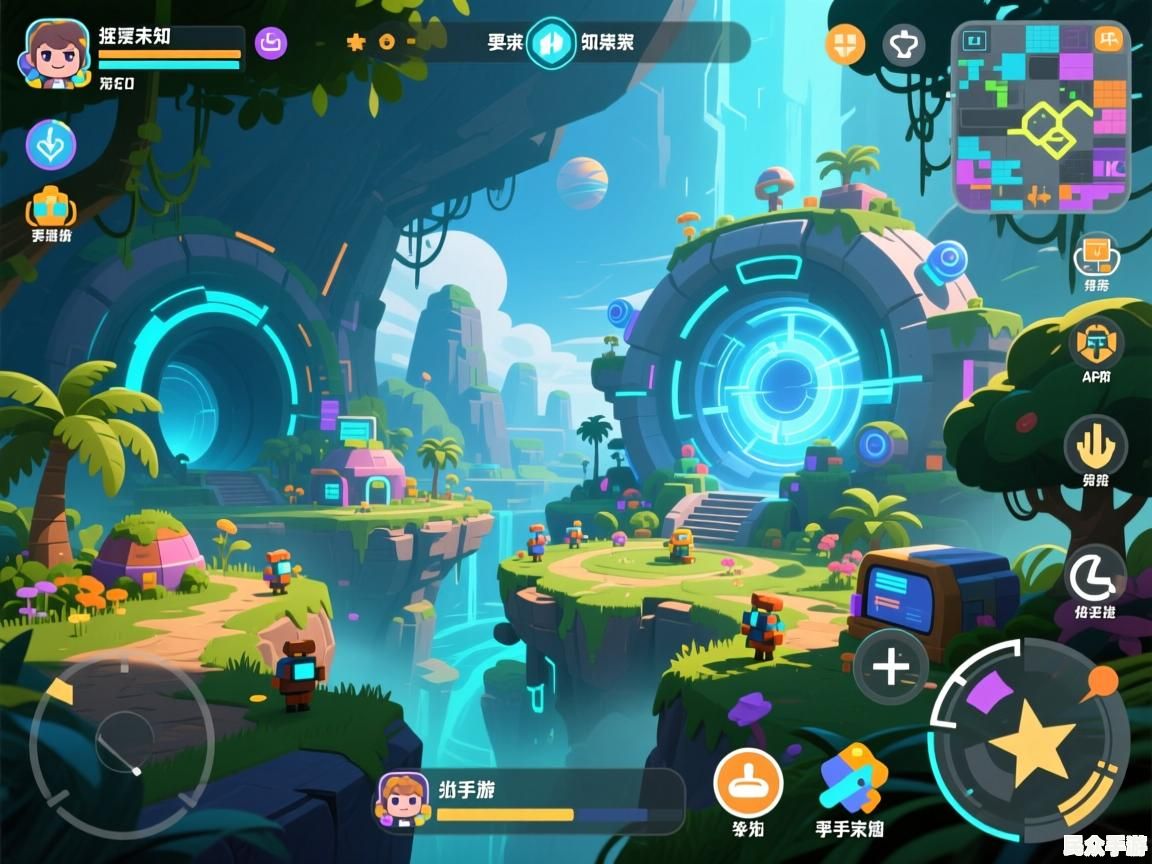
Task: Expand the colorful block minimap
Action: pyautogui.click(x=1040, y=117)
